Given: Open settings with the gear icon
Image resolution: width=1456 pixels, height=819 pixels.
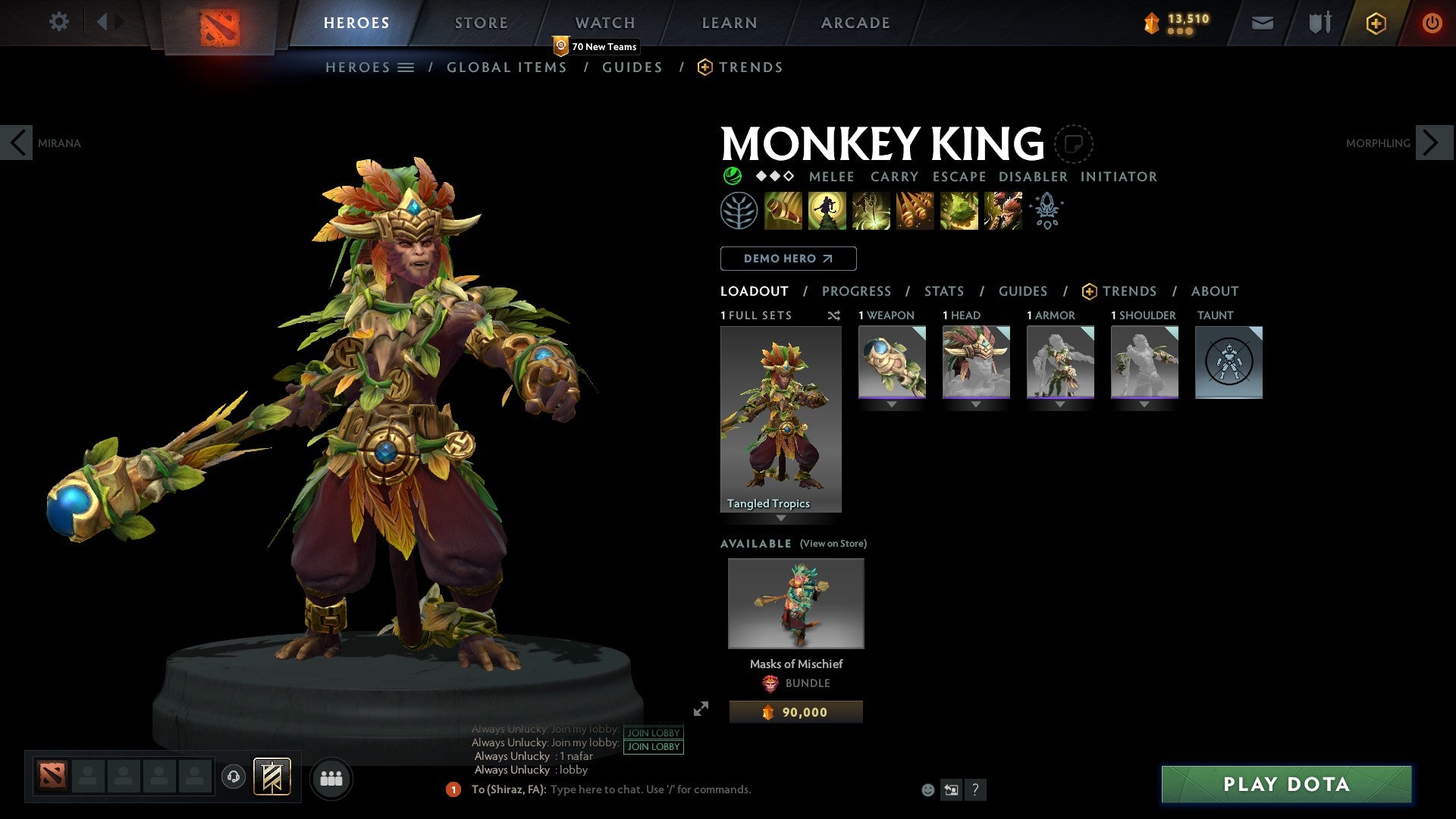Looking at the screenshot, I should pyautogui.click(x=58, y=22).
